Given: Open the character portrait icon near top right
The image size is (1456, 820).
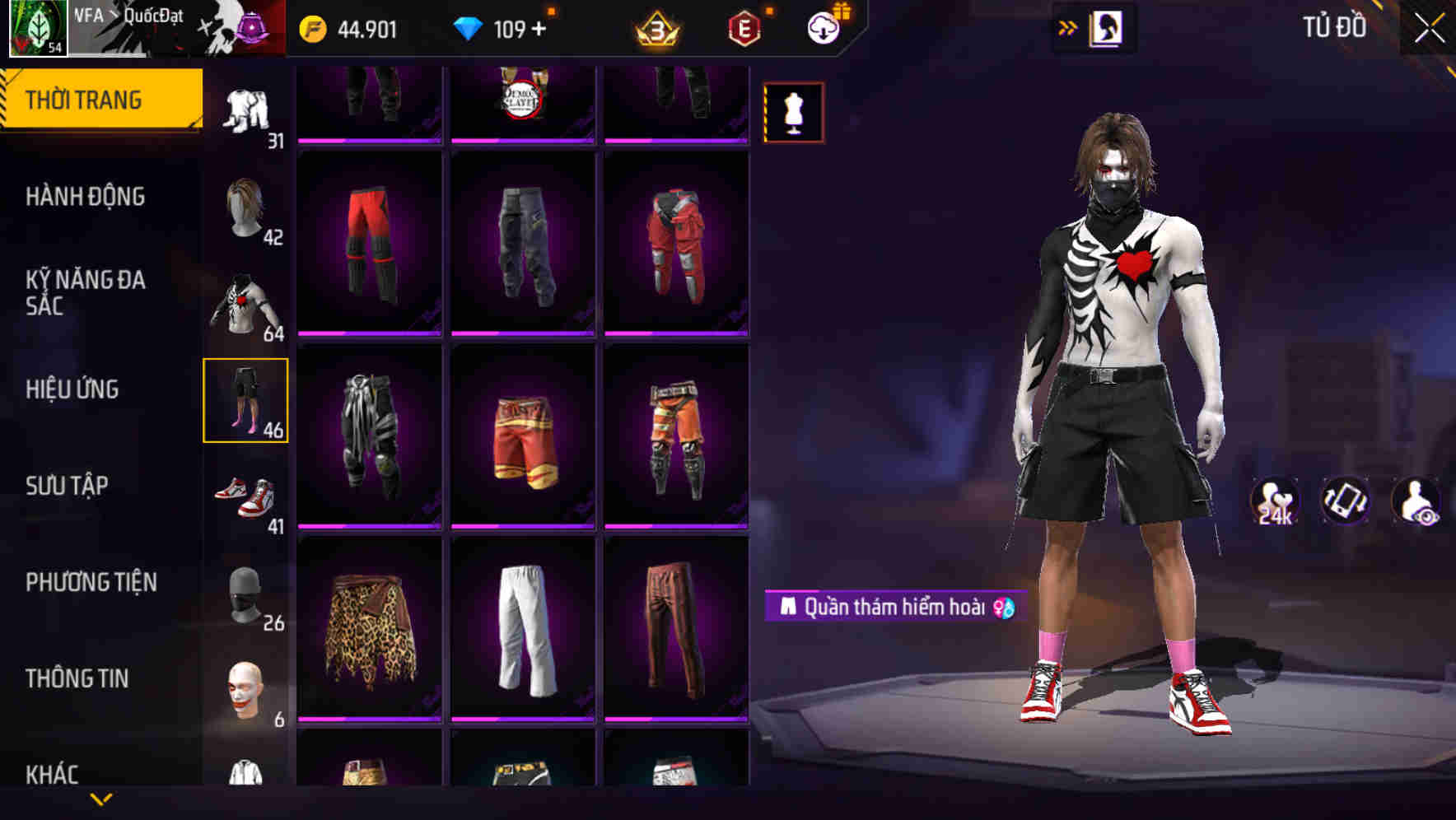Looking at the screenshot, I should click(1109, 27).
